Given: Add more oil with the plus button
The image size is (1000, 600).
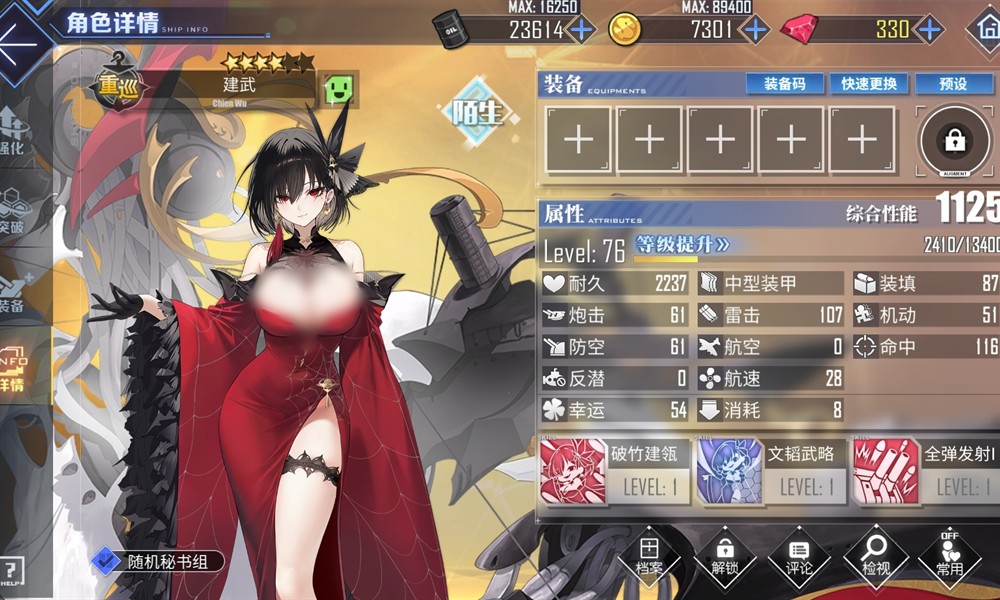Looking at the screenshot, I should pos(580,29).
